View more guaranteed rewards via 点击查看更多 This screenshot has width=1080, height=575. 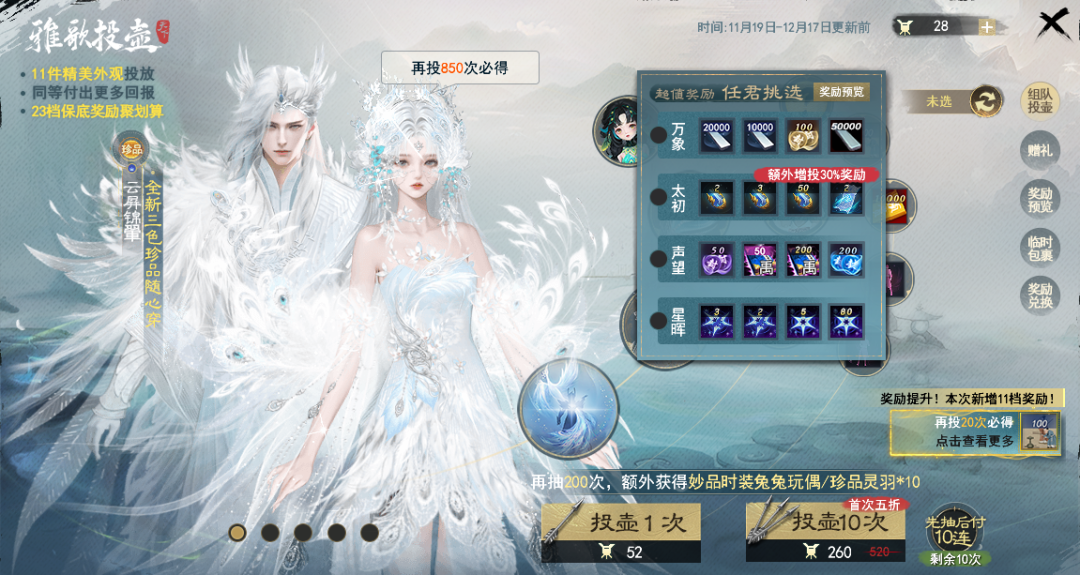[x=974, y=441]
